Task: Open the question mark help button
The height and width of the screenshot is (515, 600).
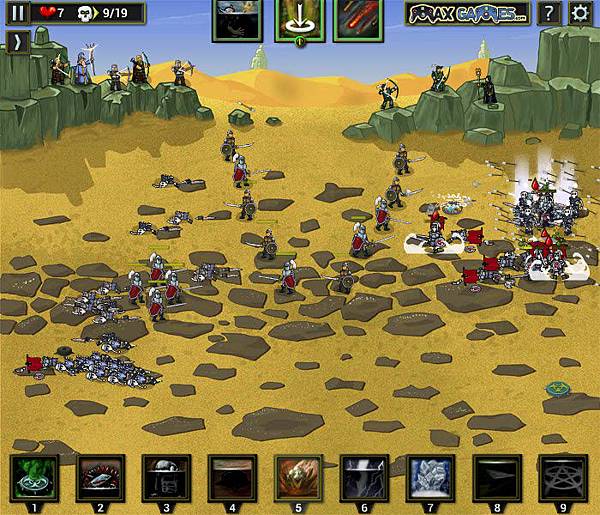Action: [548, 14]
